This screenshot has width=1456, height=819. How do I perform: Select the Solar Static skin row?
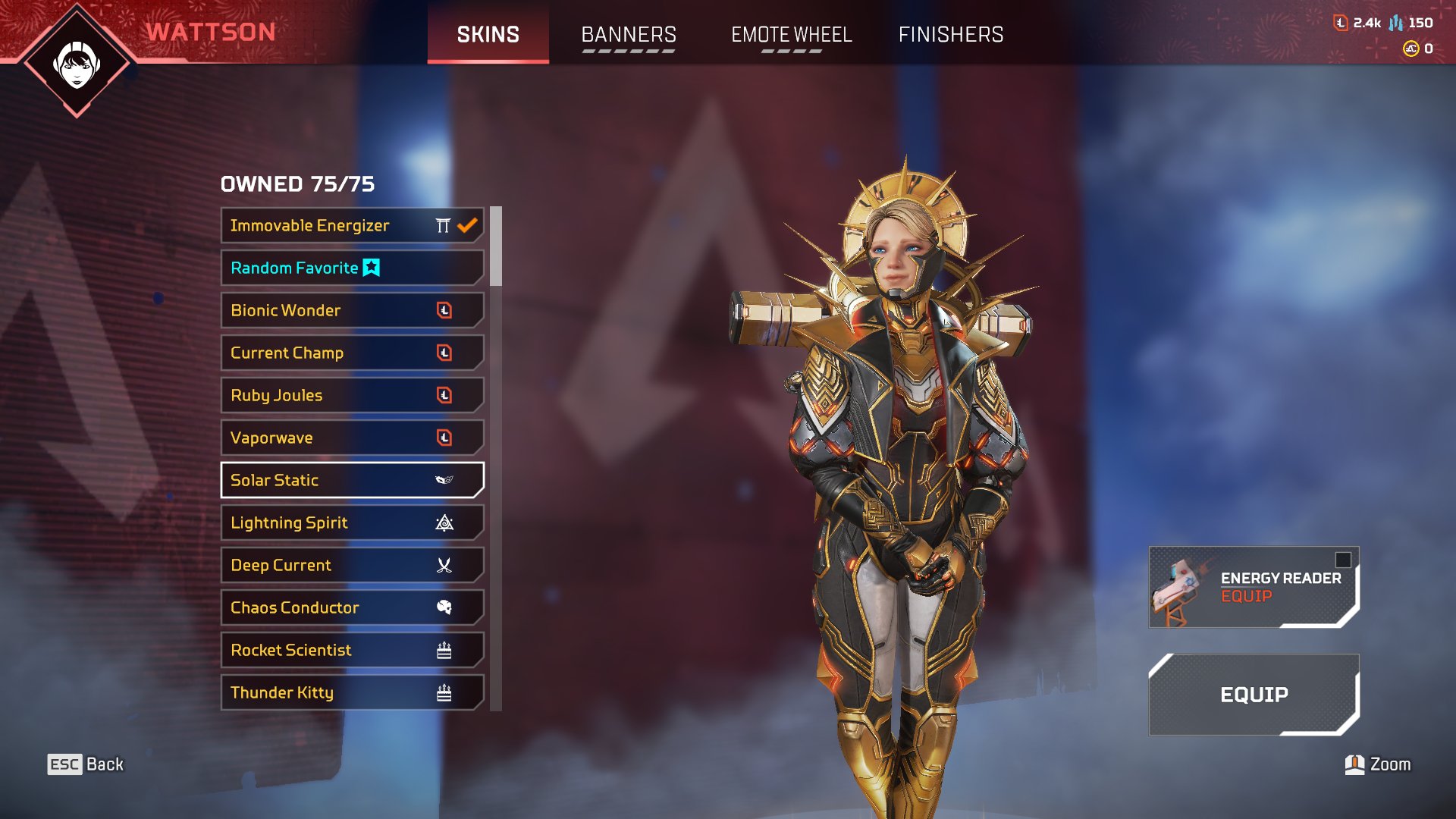coord(352,480)
